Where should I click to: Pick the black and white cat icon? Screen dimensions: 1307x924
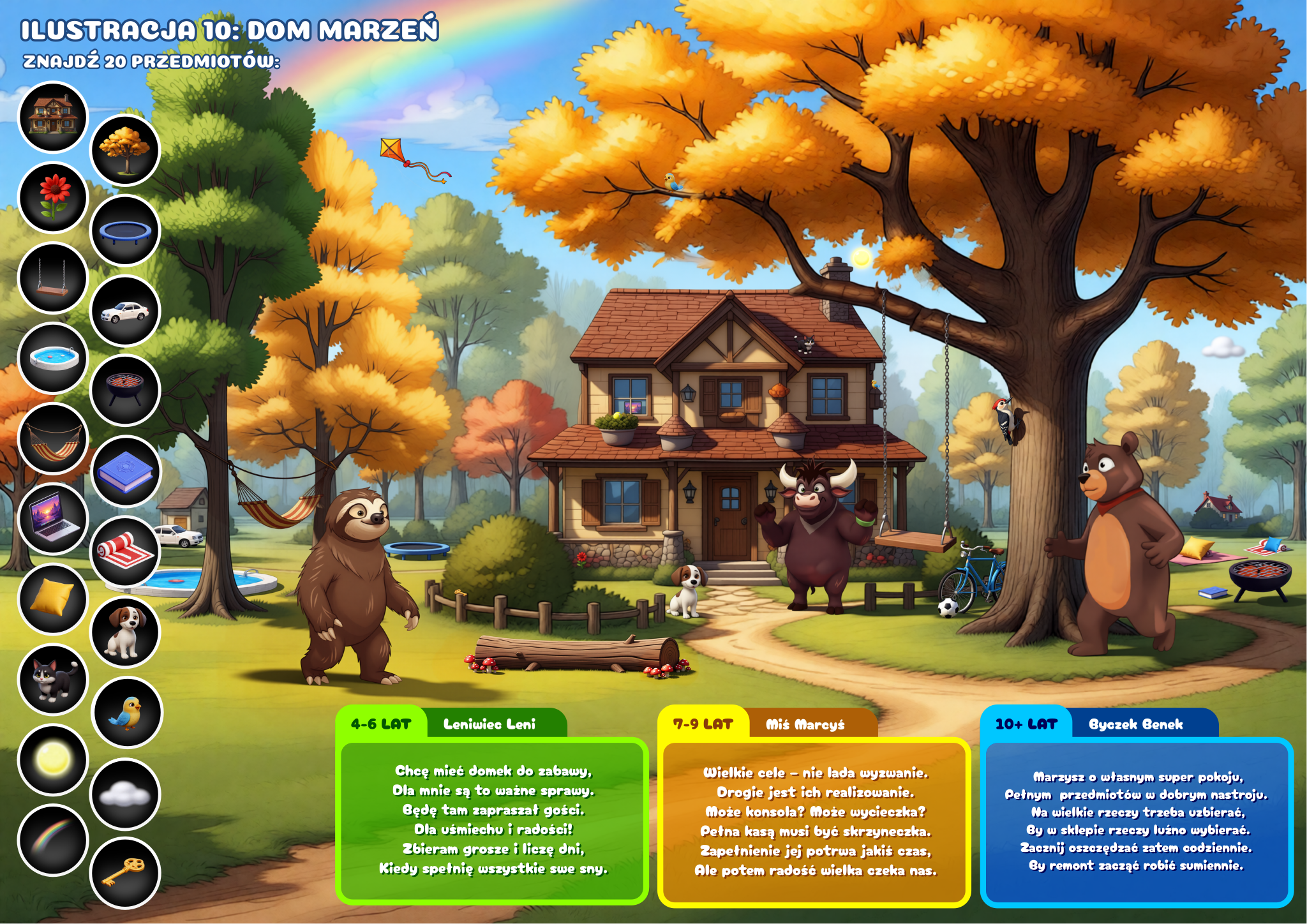53,679
